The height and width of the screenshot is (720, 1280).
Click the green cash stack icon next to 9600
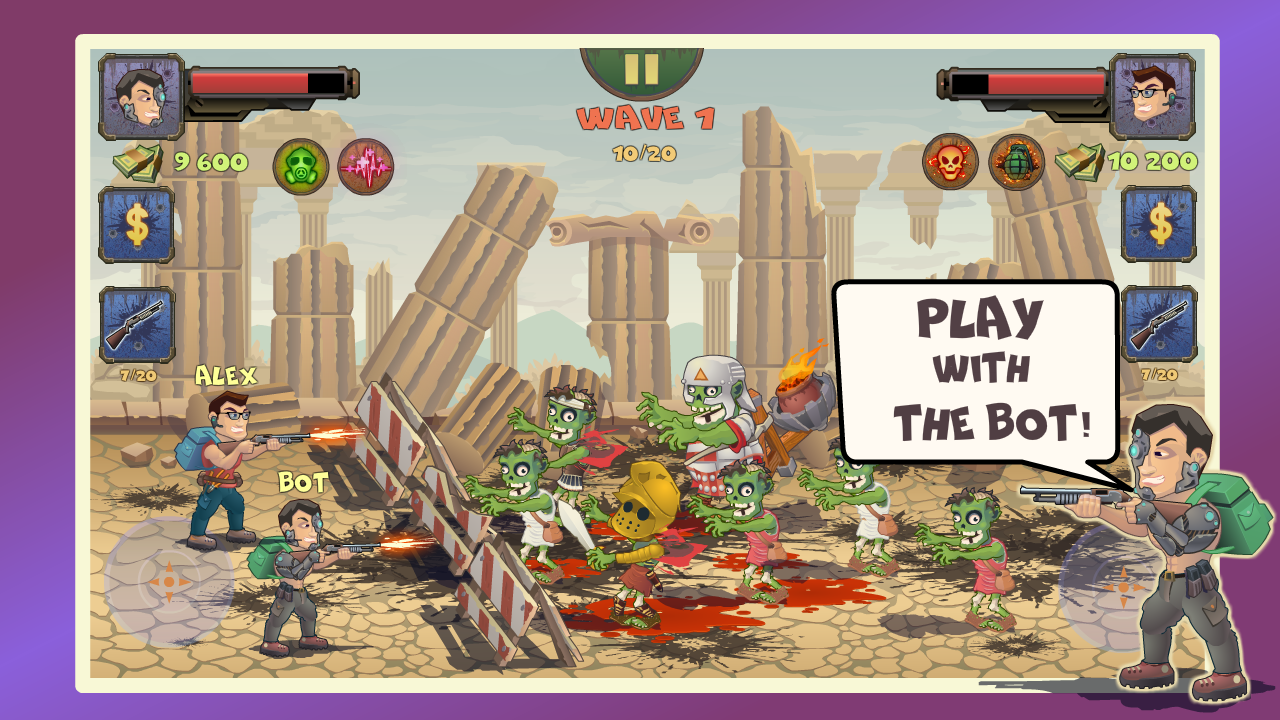tap(137, 160)
